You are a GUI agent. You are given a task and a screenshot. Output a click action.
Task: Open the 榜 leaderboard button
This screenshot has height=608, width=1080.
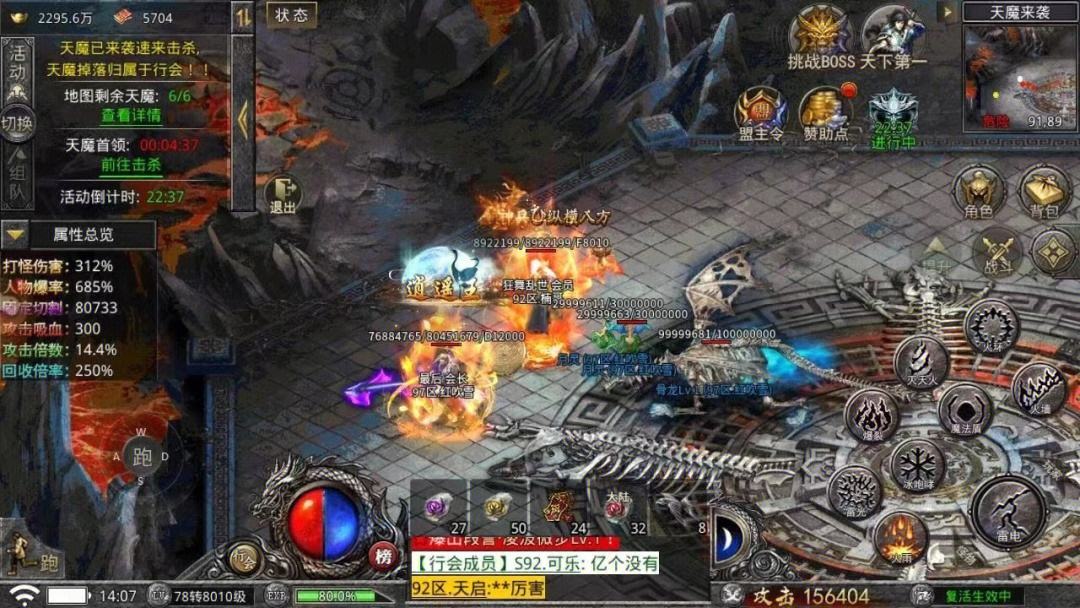[x=381, y=556]
